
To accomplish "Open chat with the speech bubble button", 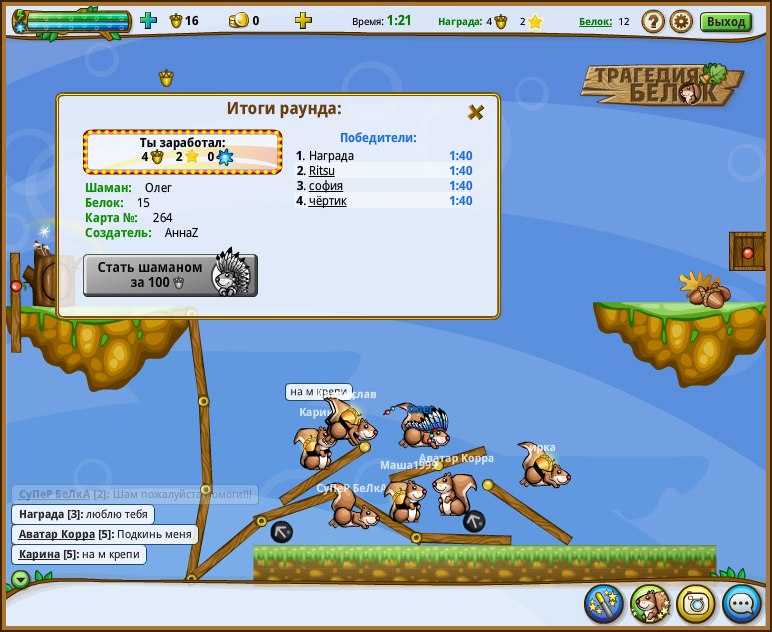I will (x=741, y=603).
